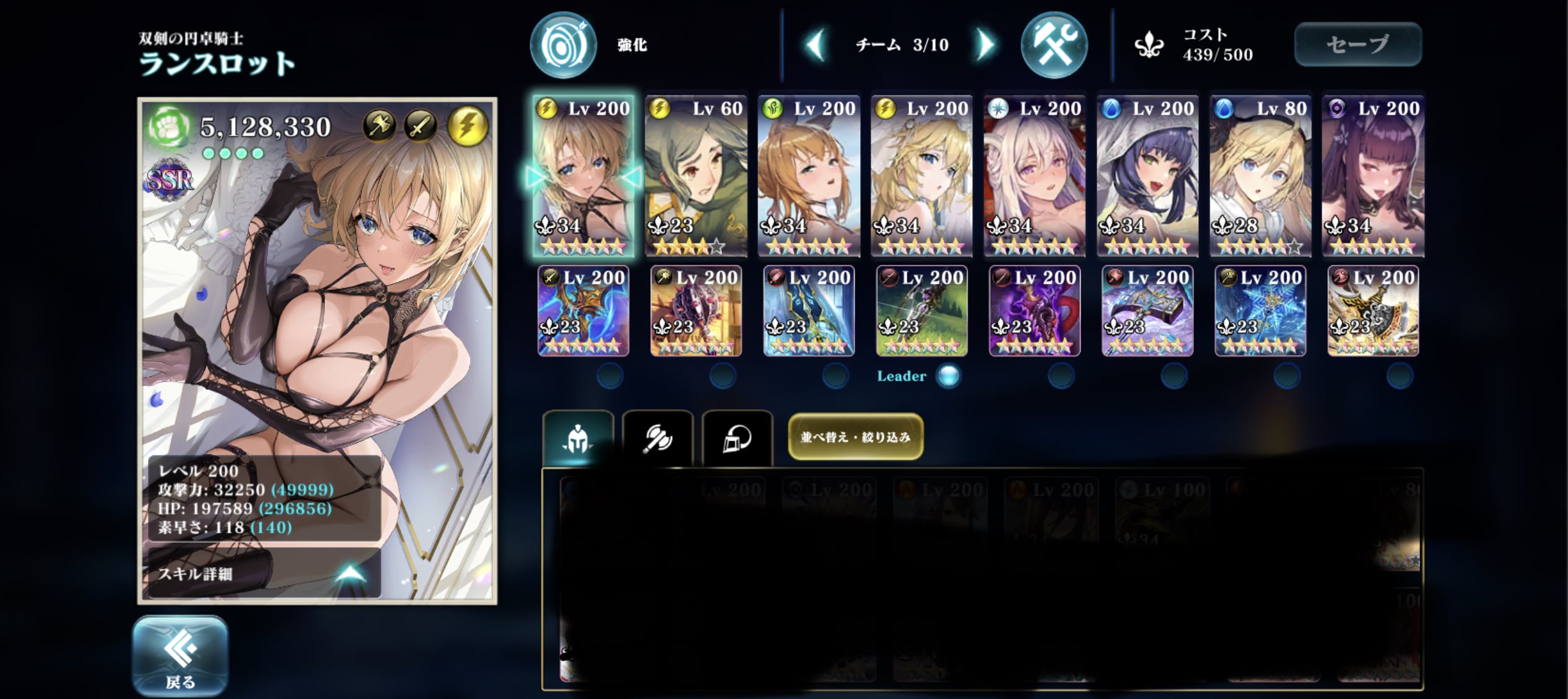The image size is (1568, 699).
Task: Switch to the previous team arrow
Action: 815,45
